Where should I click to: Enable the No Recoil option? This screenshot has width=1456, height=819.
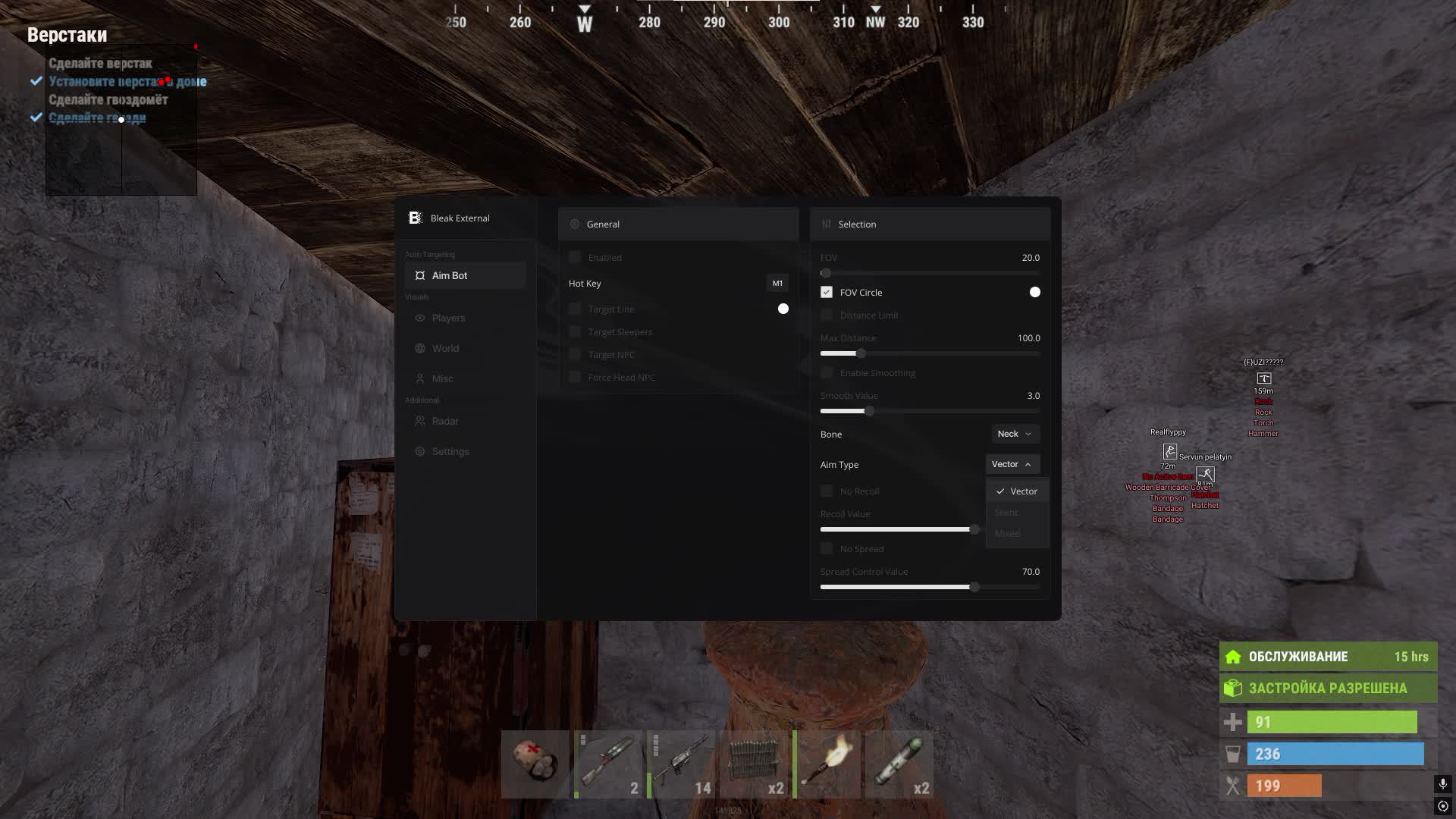coord(827,491)
